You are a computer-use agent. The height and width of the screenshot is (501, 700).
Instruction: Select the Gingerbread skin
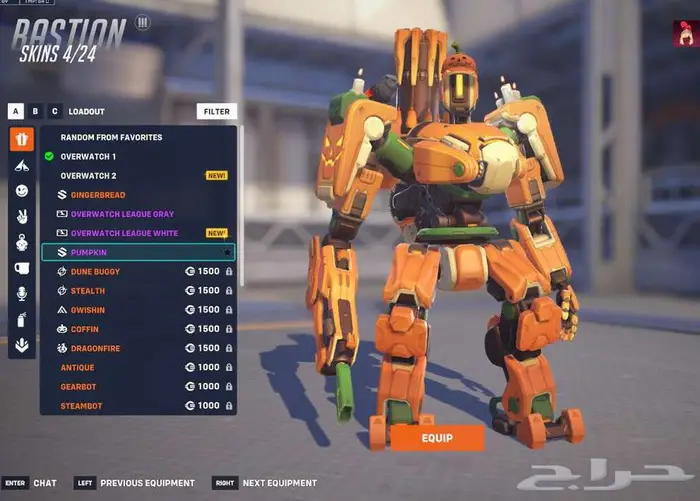tap(98, 195)
